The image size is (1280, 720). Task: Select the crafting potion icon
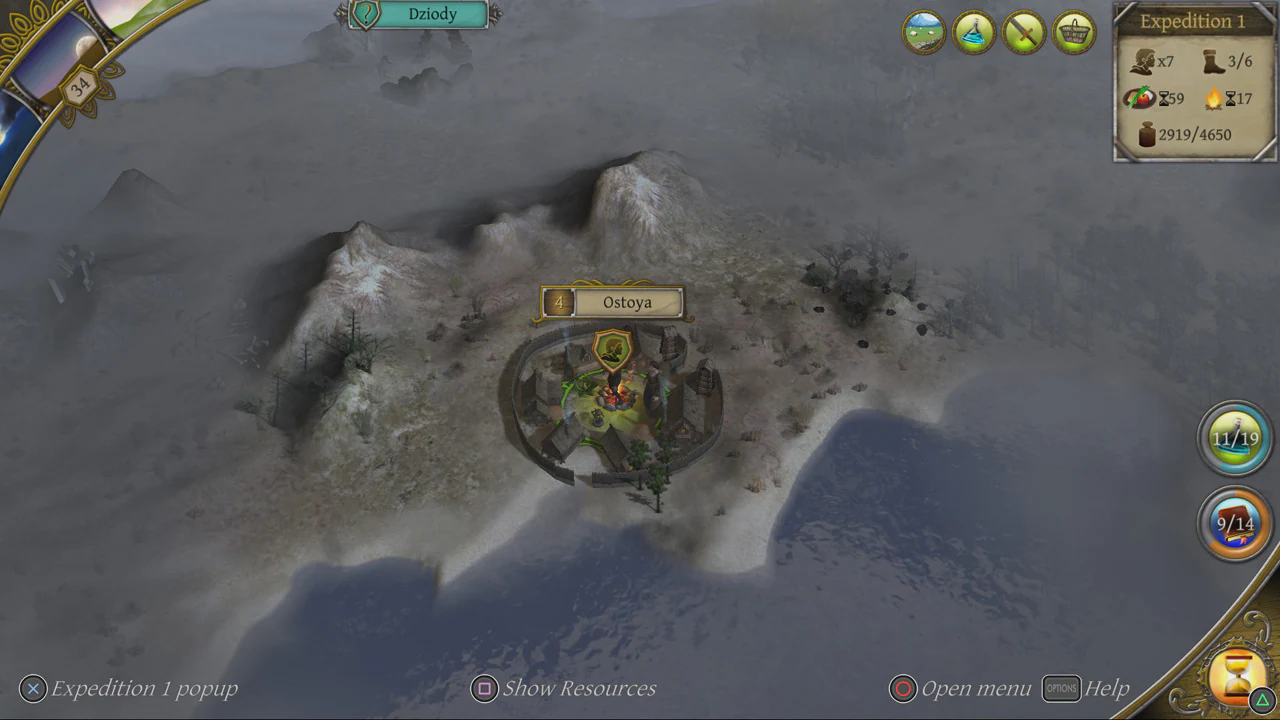[x=973, y=32]
